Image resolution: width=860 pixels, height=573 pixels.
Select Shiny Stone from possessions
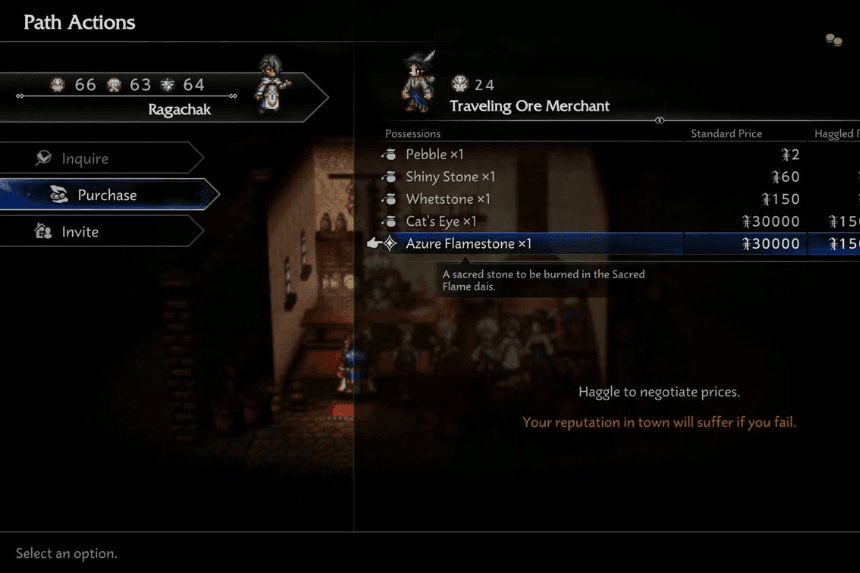(450, 177)
